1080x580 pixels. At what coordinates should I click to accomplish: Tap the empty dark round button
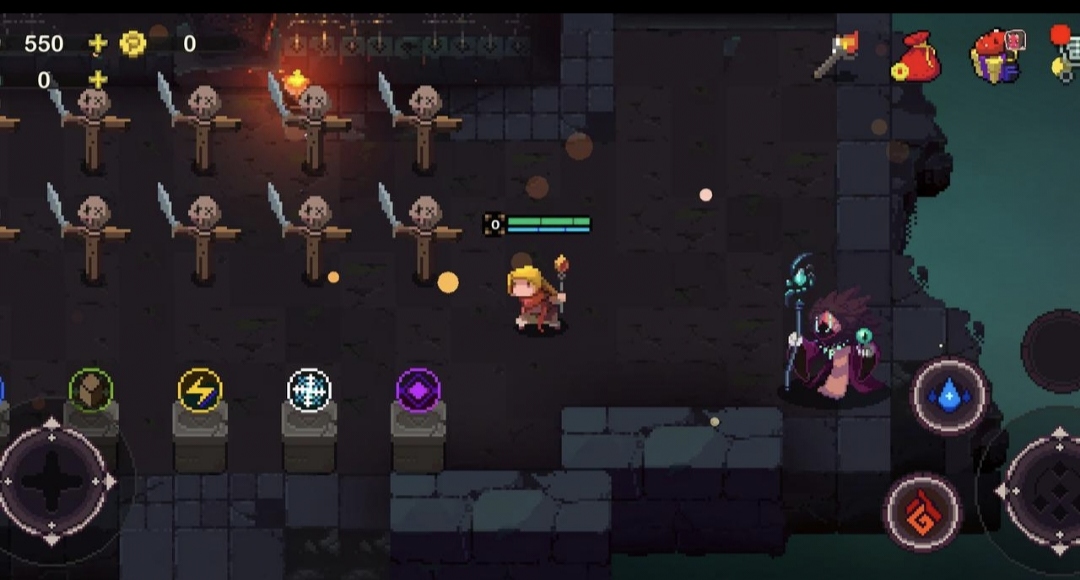tap(1053, 350)
